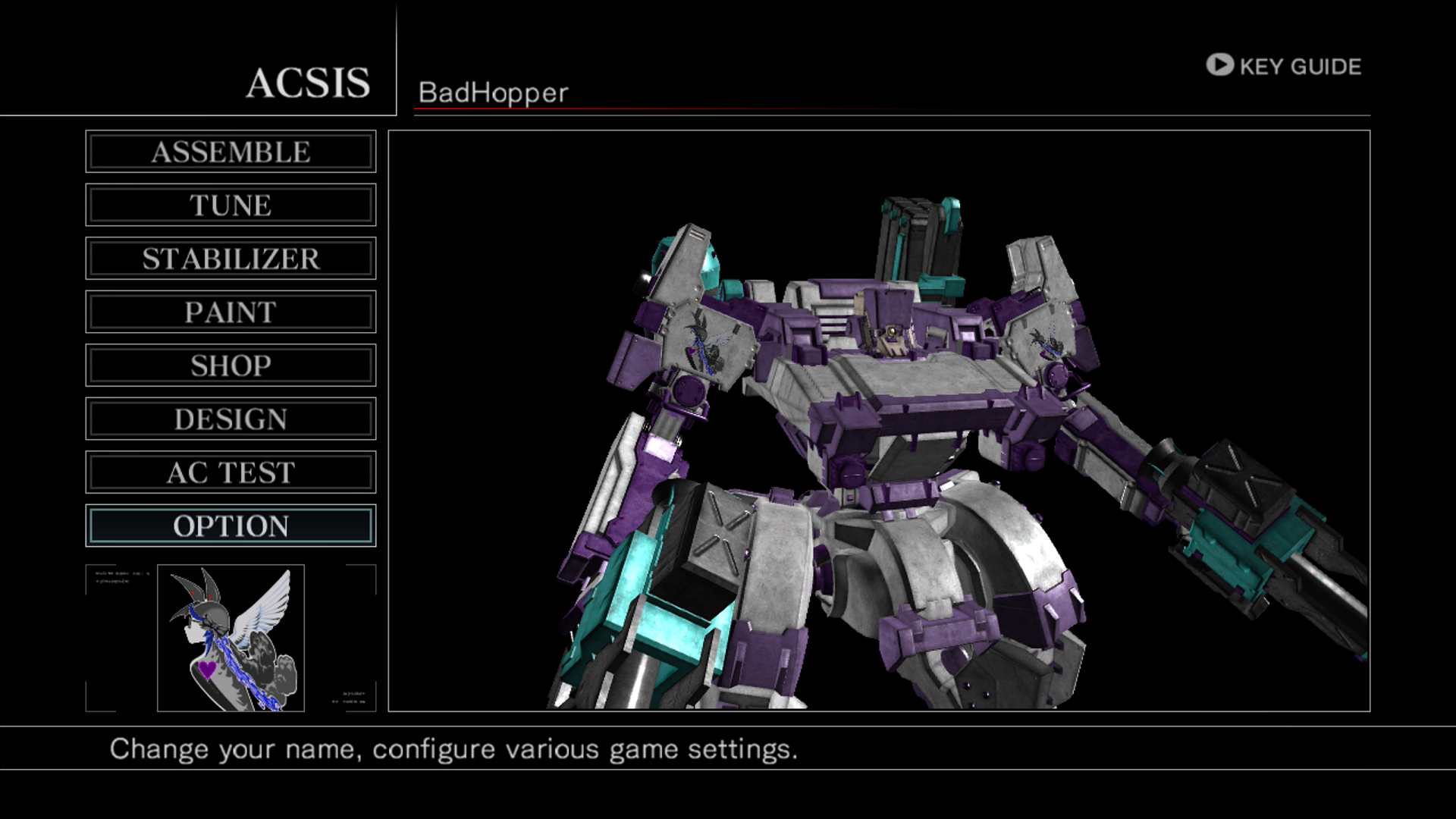Open the DESIGN menu
Image resolution: width=1456 pixels, height=819 pixels.
tap(231, 419)
